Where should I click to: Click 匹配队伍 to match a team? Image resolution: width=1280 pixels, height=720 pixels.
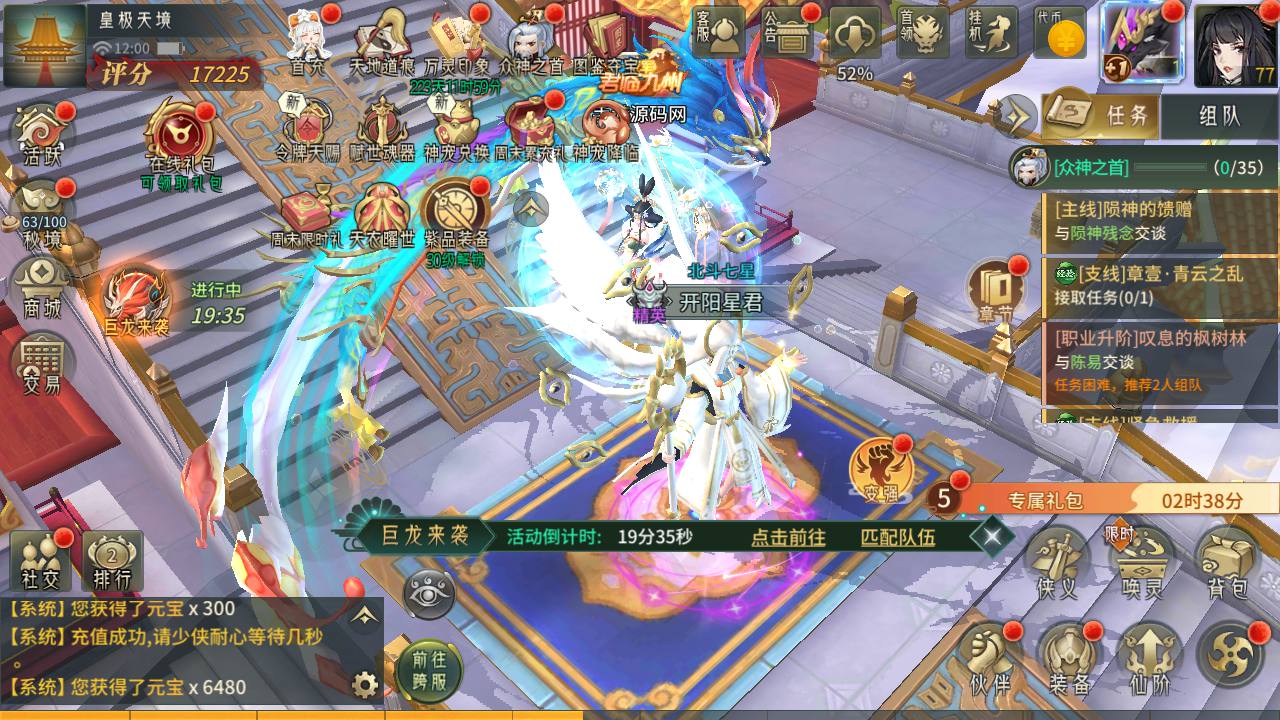pyautogui.click(x=898, y=539)
